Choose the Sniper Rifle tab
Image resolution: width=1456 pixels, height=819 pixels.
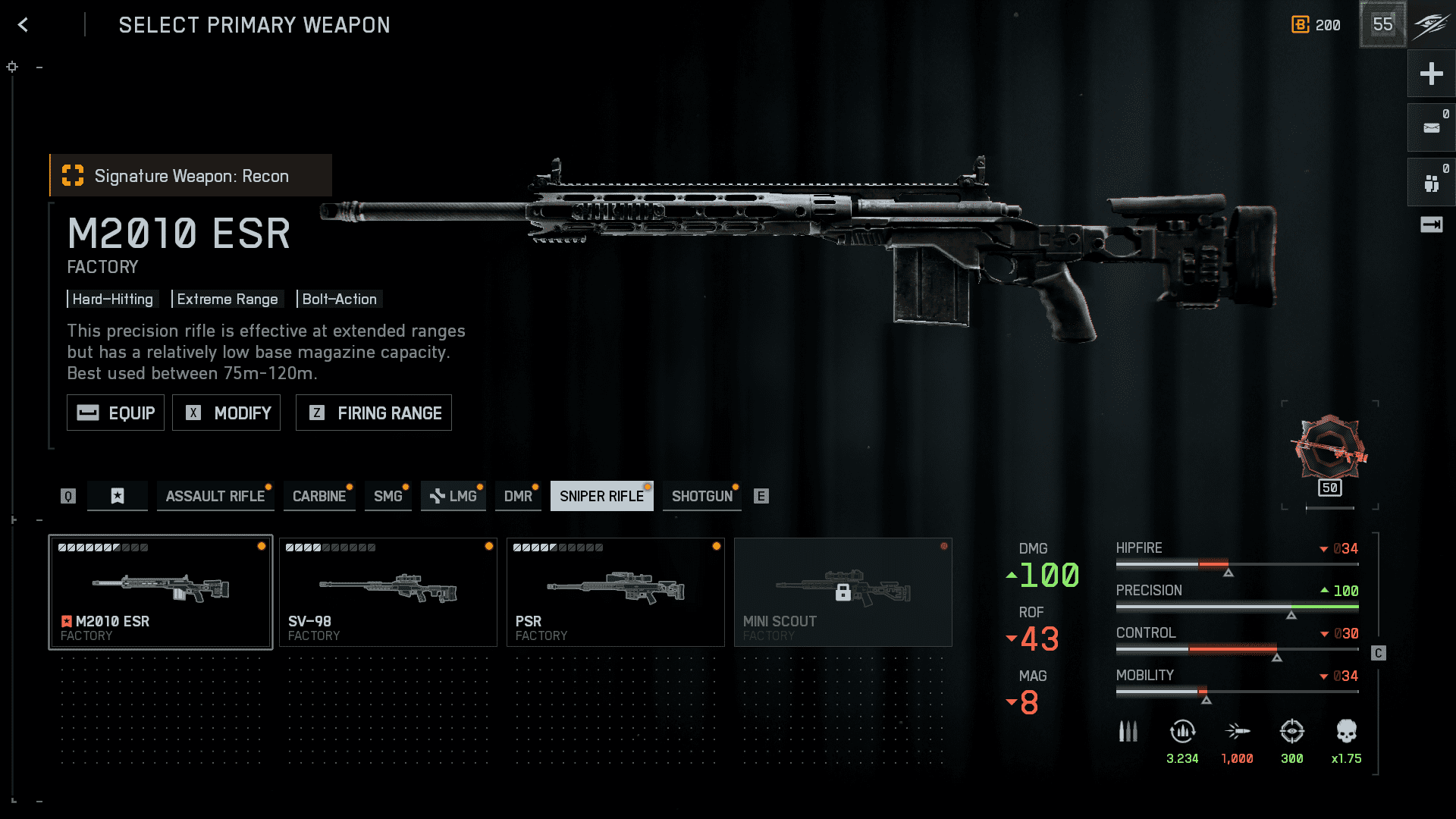[601, 496]
